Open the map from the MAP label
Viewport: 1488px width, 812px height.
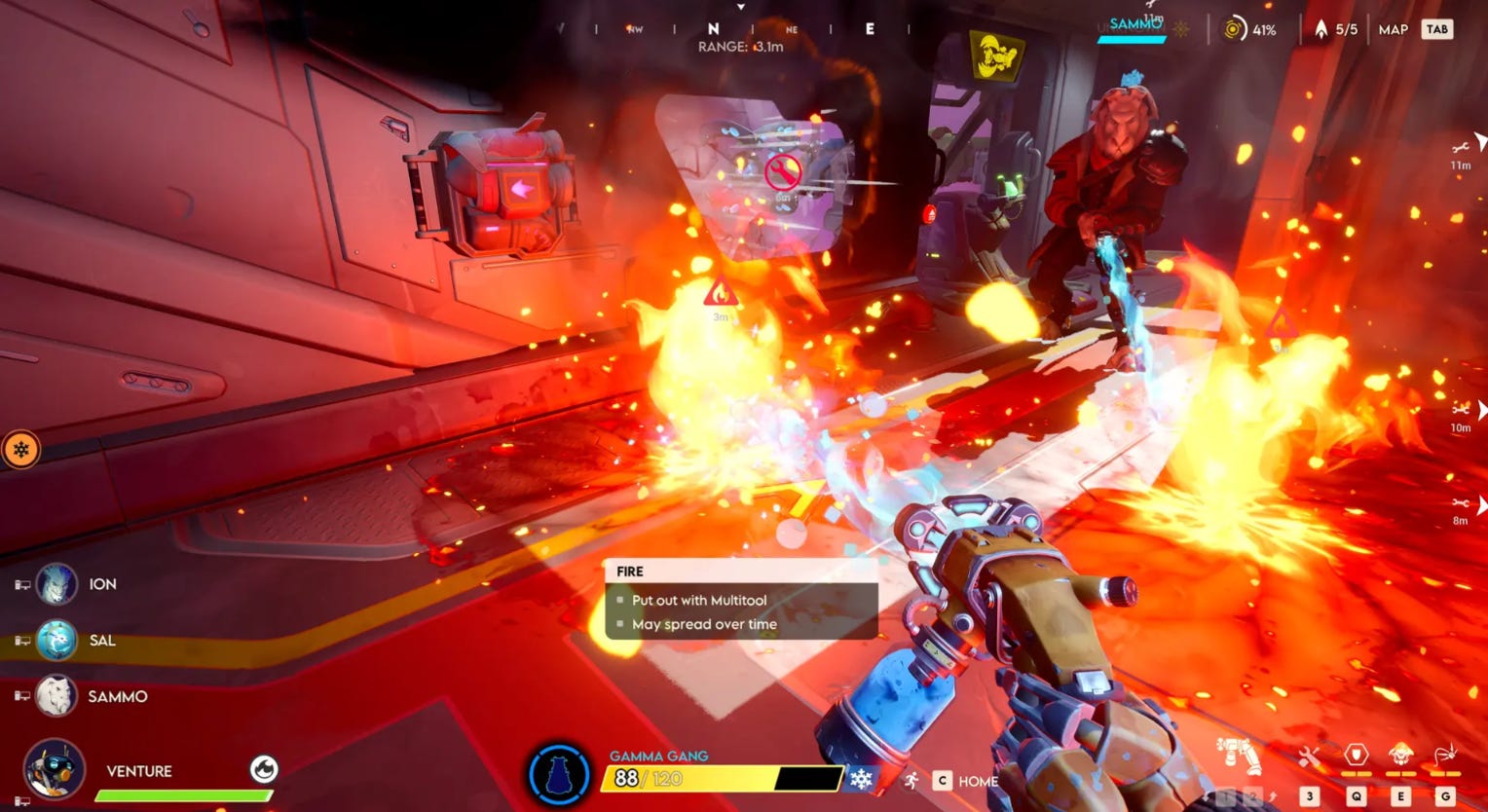point(1394,30)
